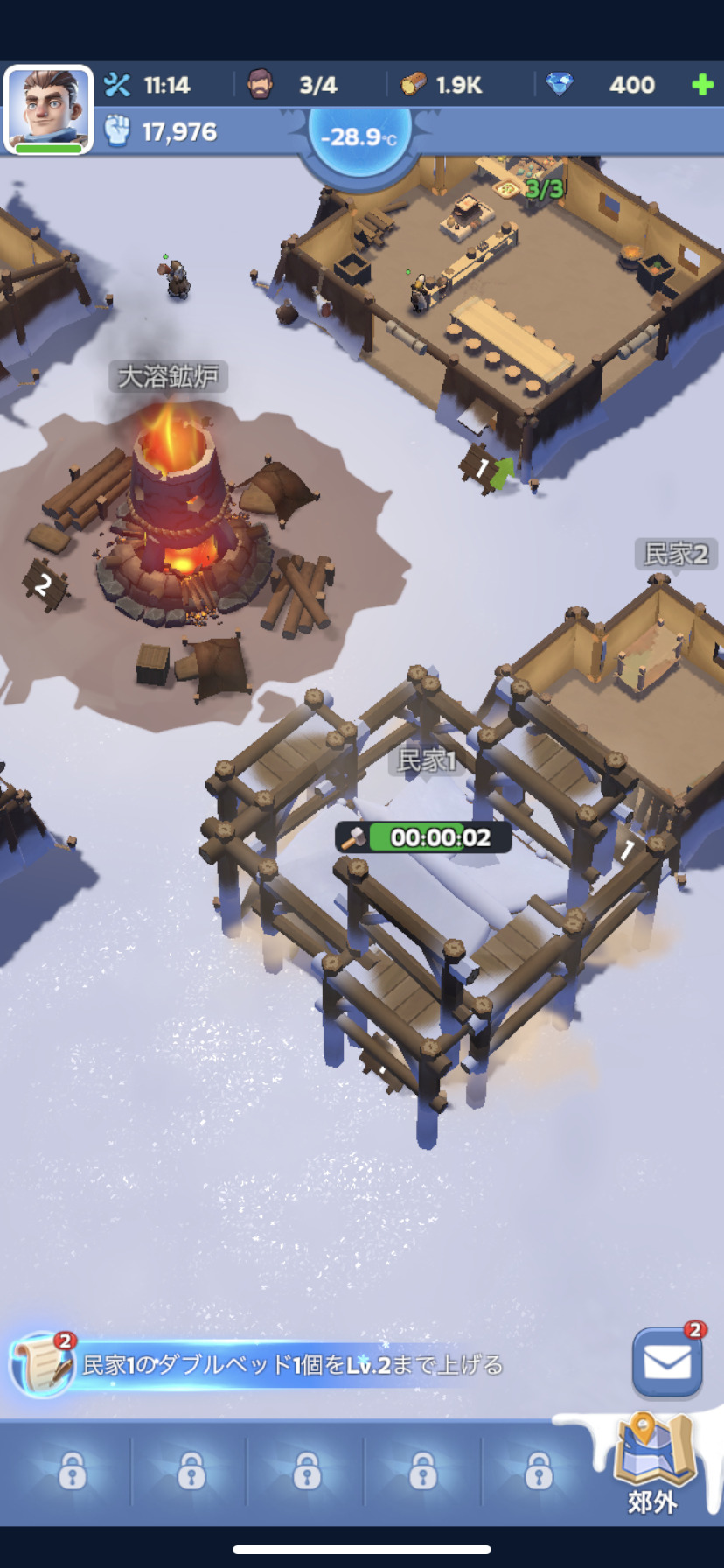Open the player avatar profile
724x1568 pixels.
[x=48, y=109]
